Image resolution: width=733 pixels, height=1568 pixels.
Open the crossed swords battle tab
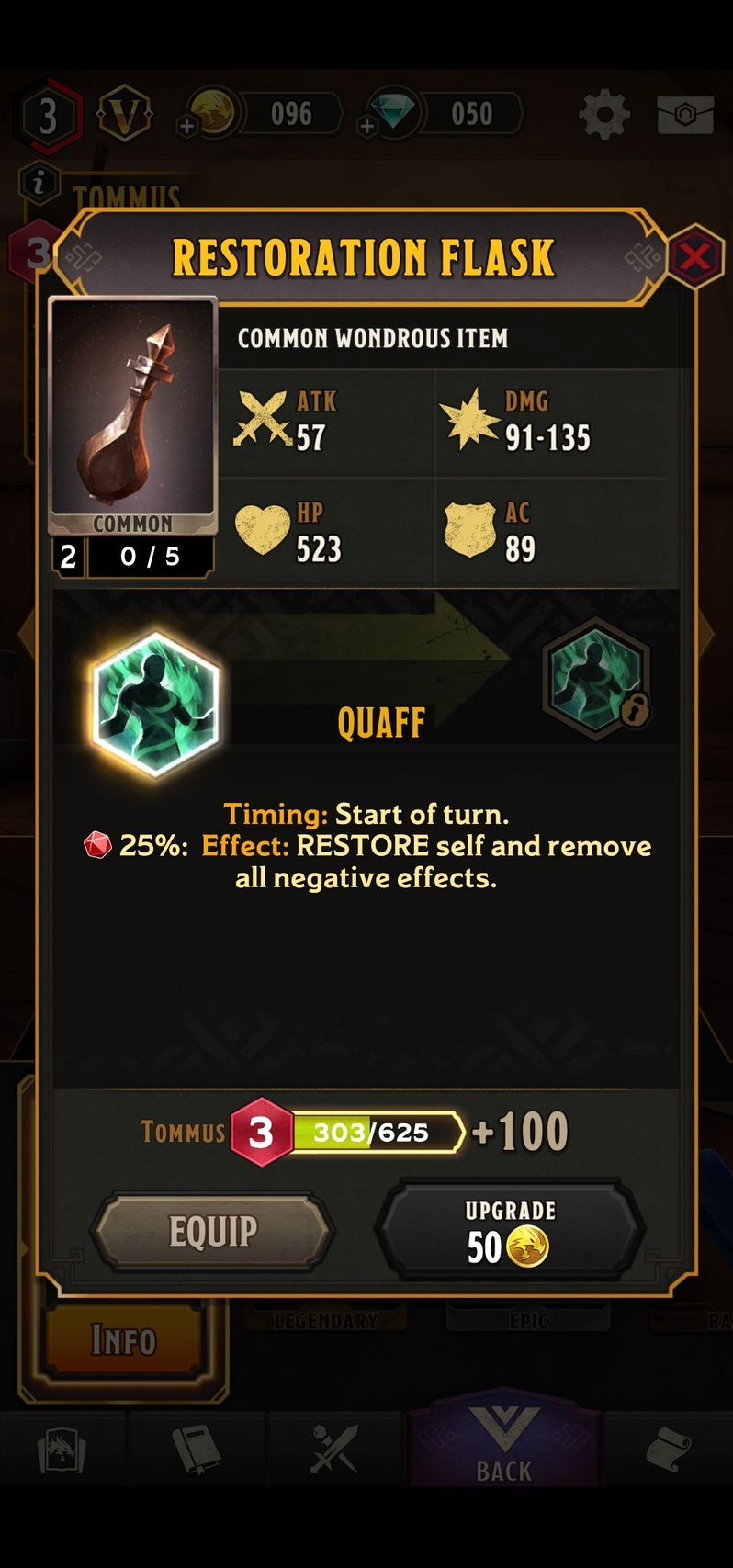[333, 1449]
